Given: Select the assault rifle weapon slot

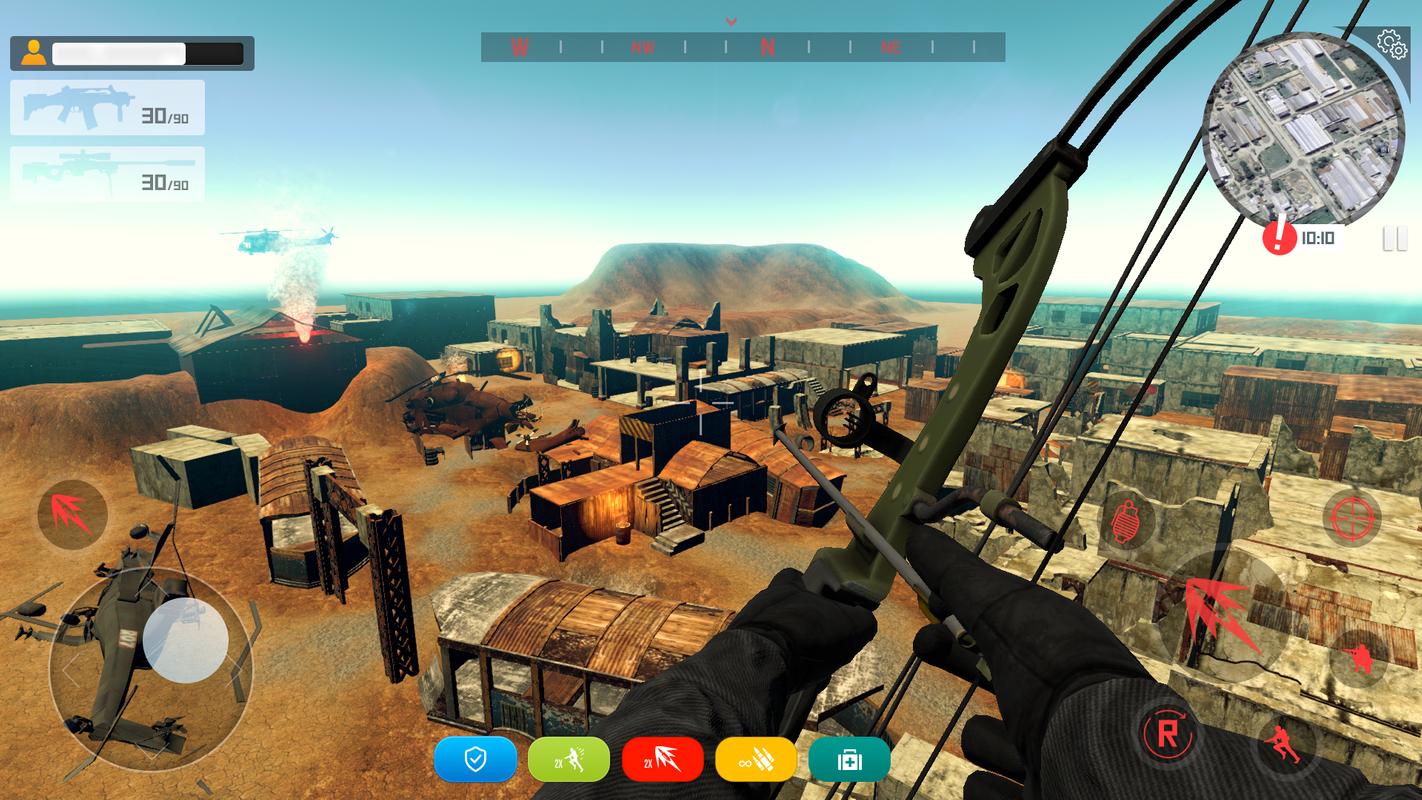Looking at the screenshot, I should point(107,108).
